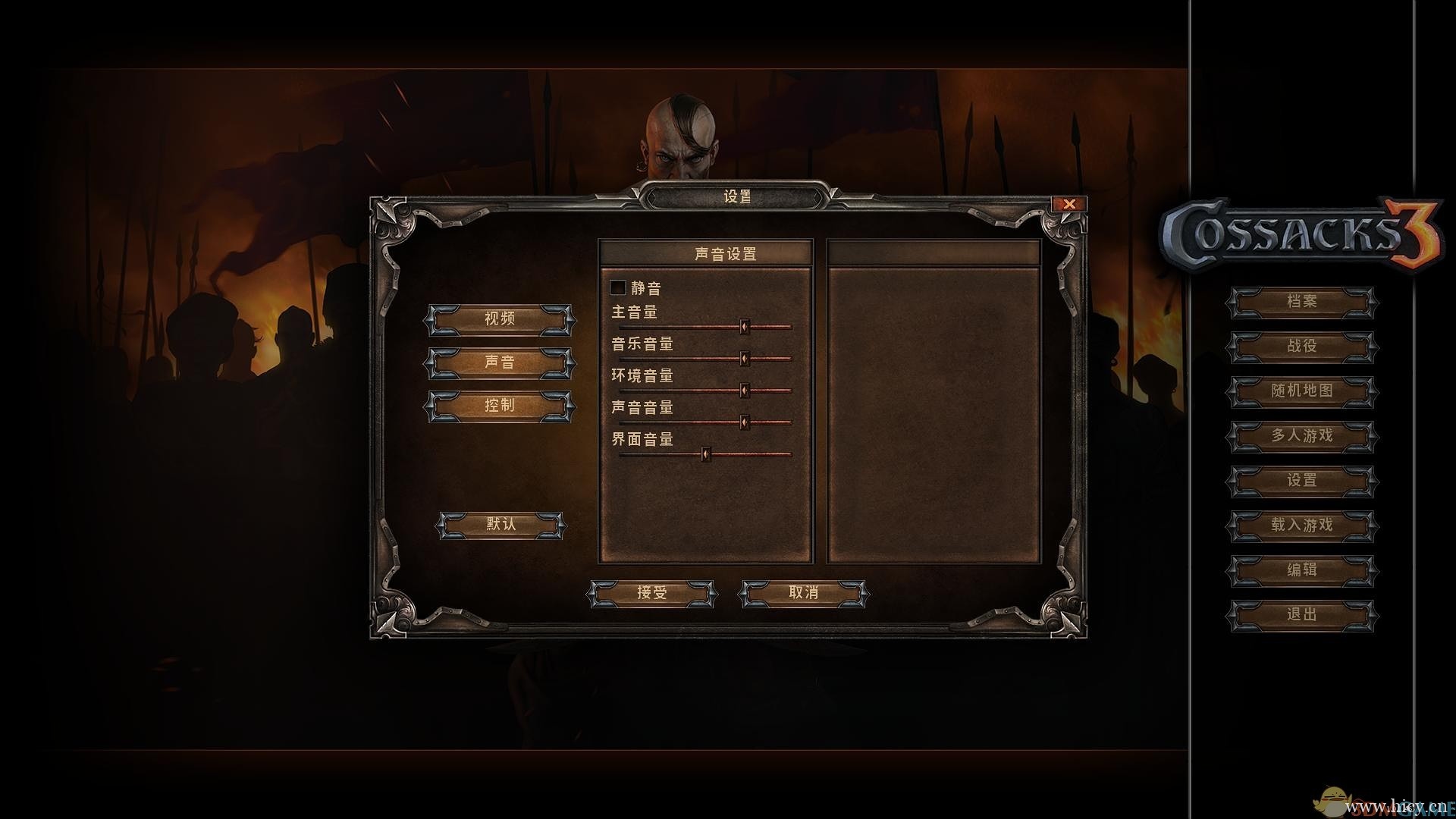Screen dimensions: 1456x819
Task: Click the 音乐音量 music volume slider handle
Action: (x=744, y=359)
